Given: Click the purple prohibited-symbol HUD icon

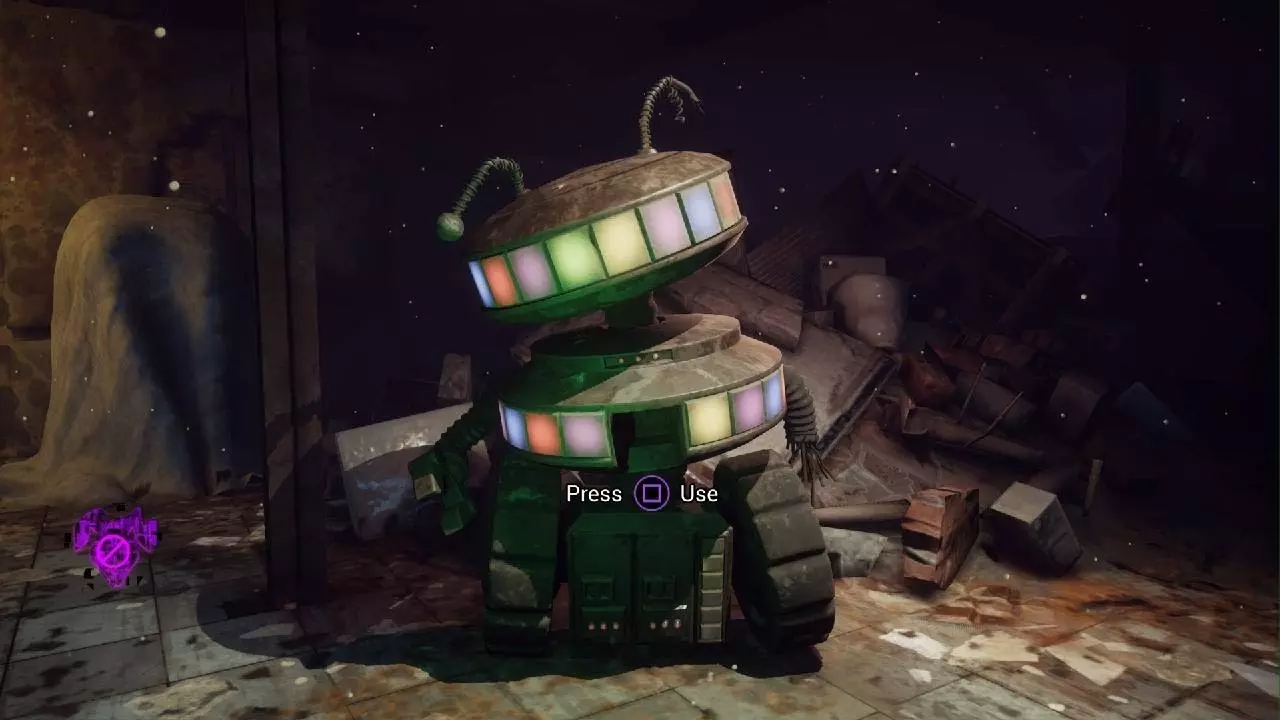Looking at the screenshot, I should point(112,547).
